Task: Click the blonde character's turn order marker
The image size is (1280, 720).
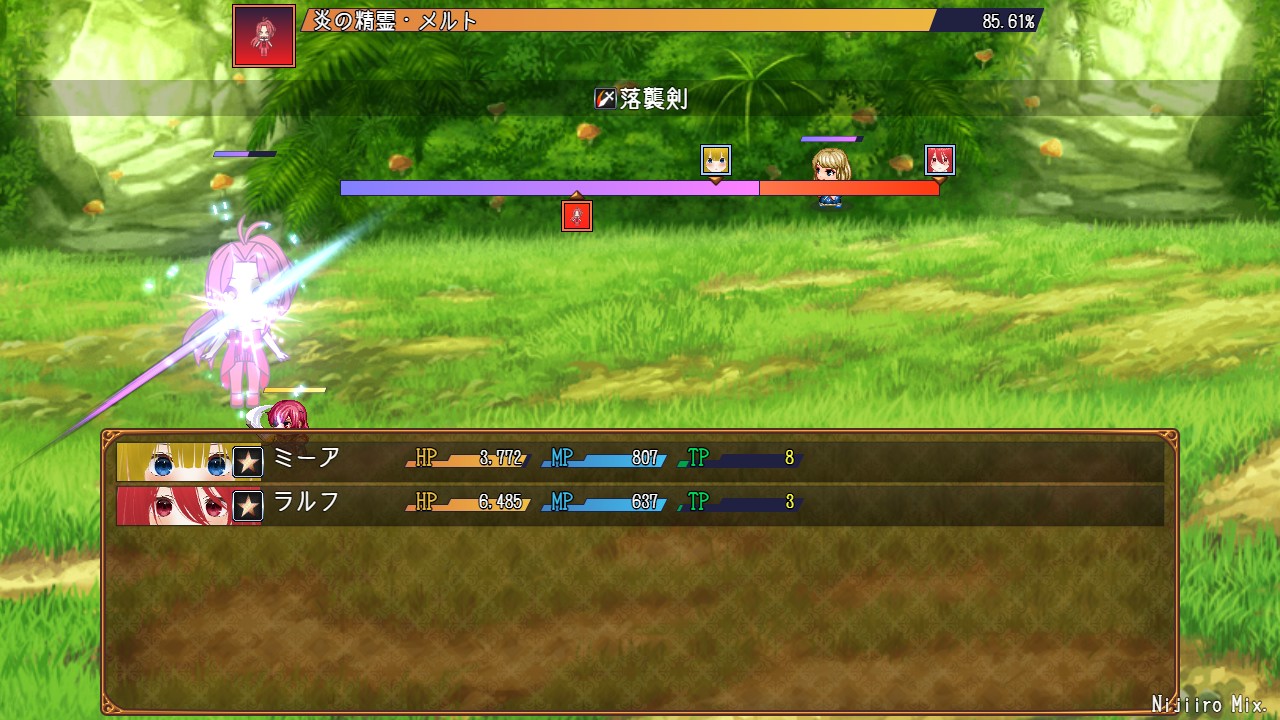Action: click(x=715, y=160)
